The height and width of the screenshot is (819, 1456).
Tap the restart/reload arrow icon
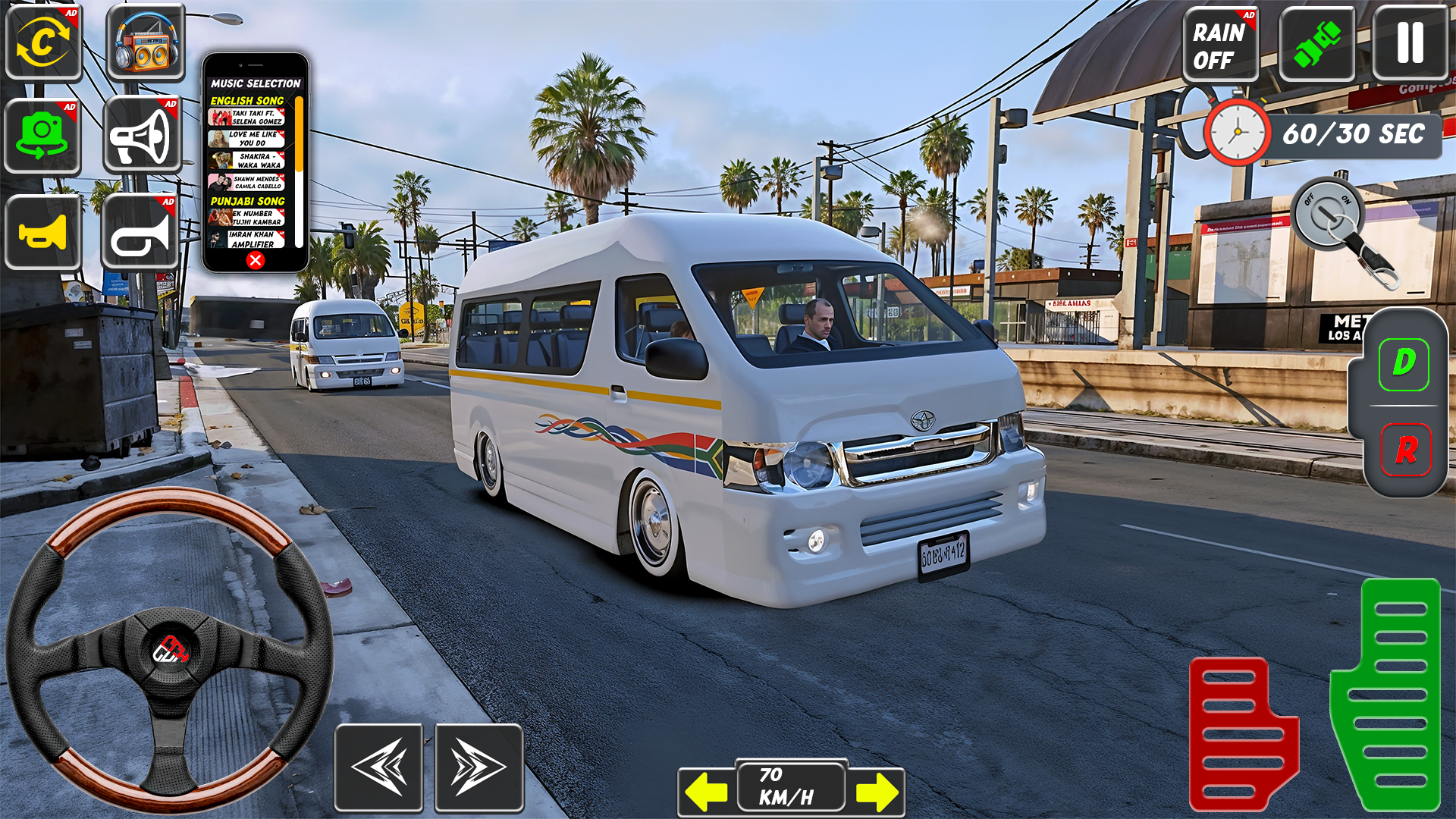[x=43, y=43]
